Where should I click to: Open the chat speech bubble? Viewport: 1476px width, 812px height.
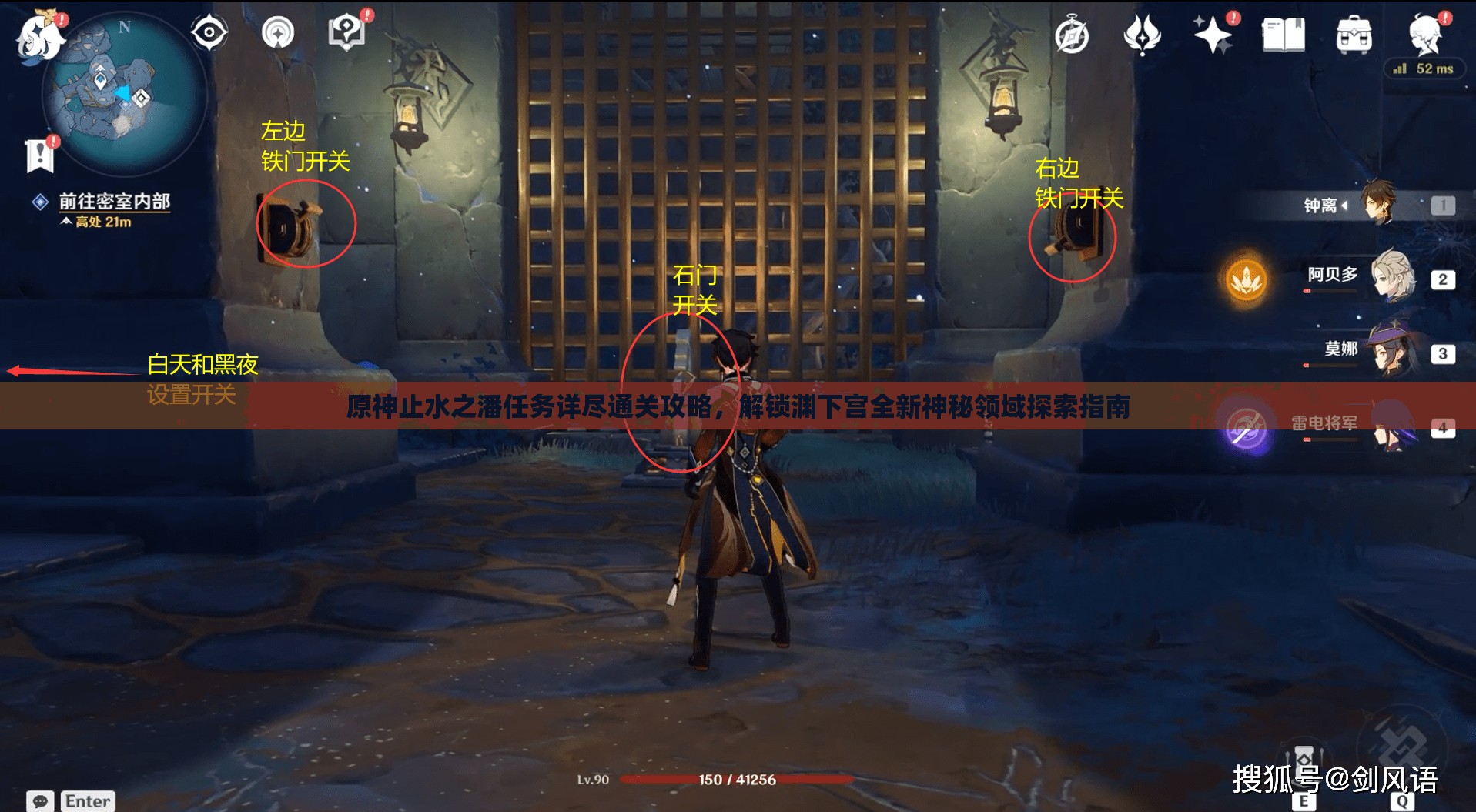40,801
